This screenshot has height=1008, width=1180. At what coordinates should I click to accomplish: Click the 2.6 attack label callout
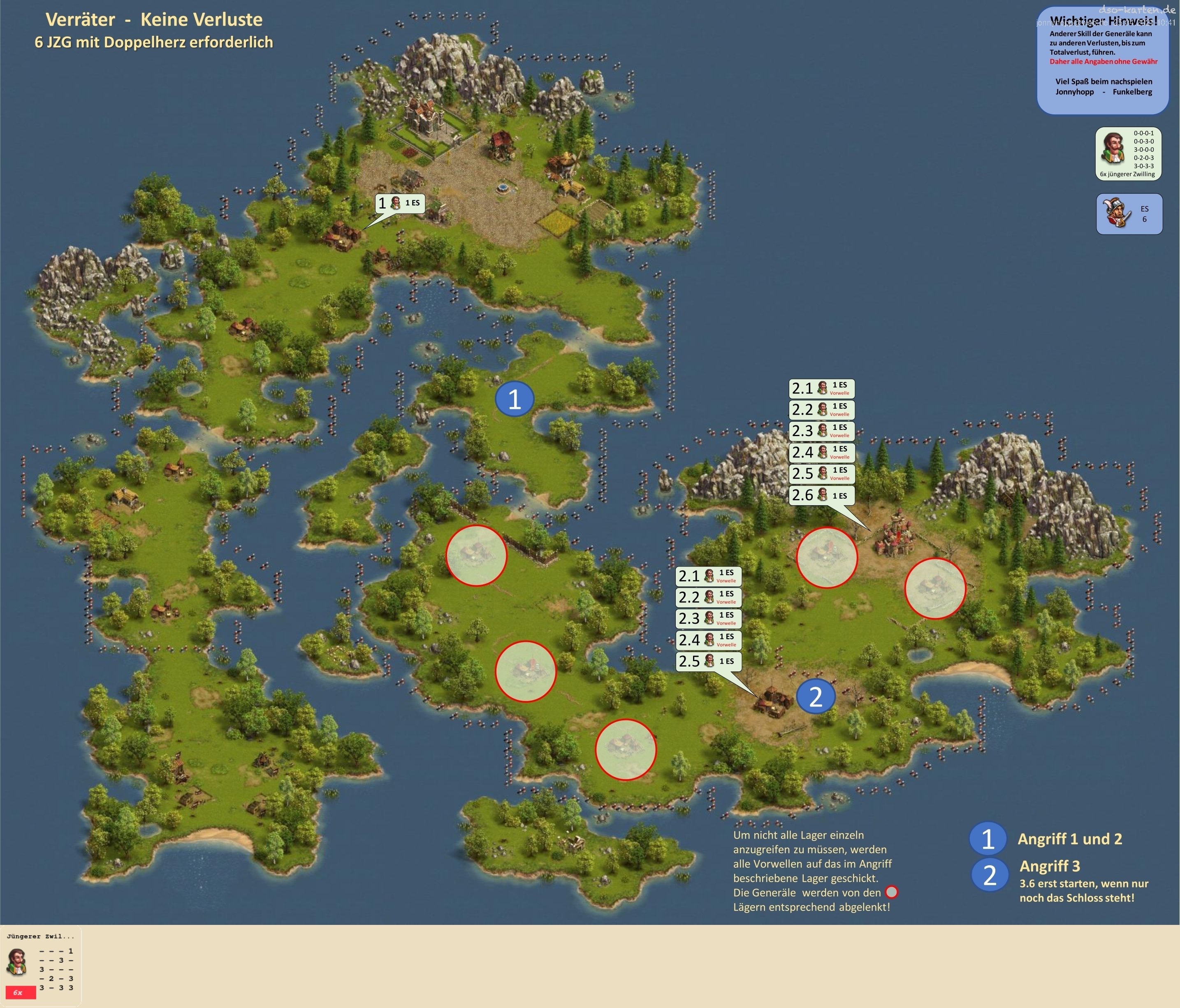coord(822,495)
